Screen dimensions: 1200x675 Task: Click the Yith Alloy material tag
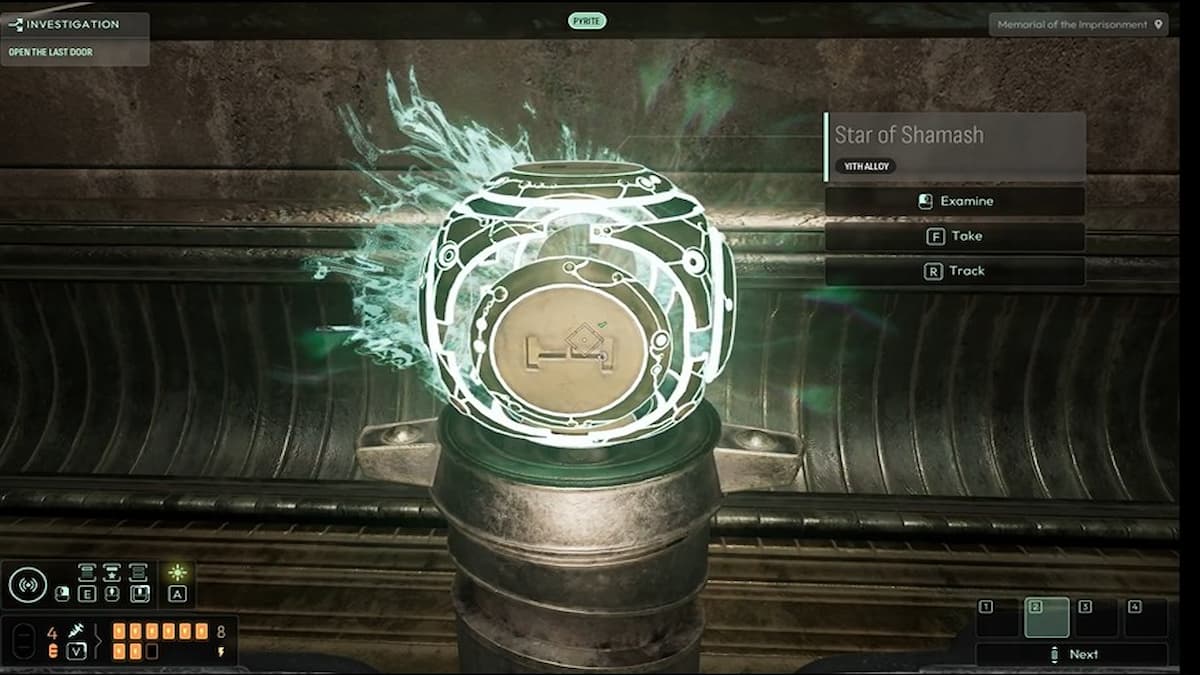(x=864, y=166)
